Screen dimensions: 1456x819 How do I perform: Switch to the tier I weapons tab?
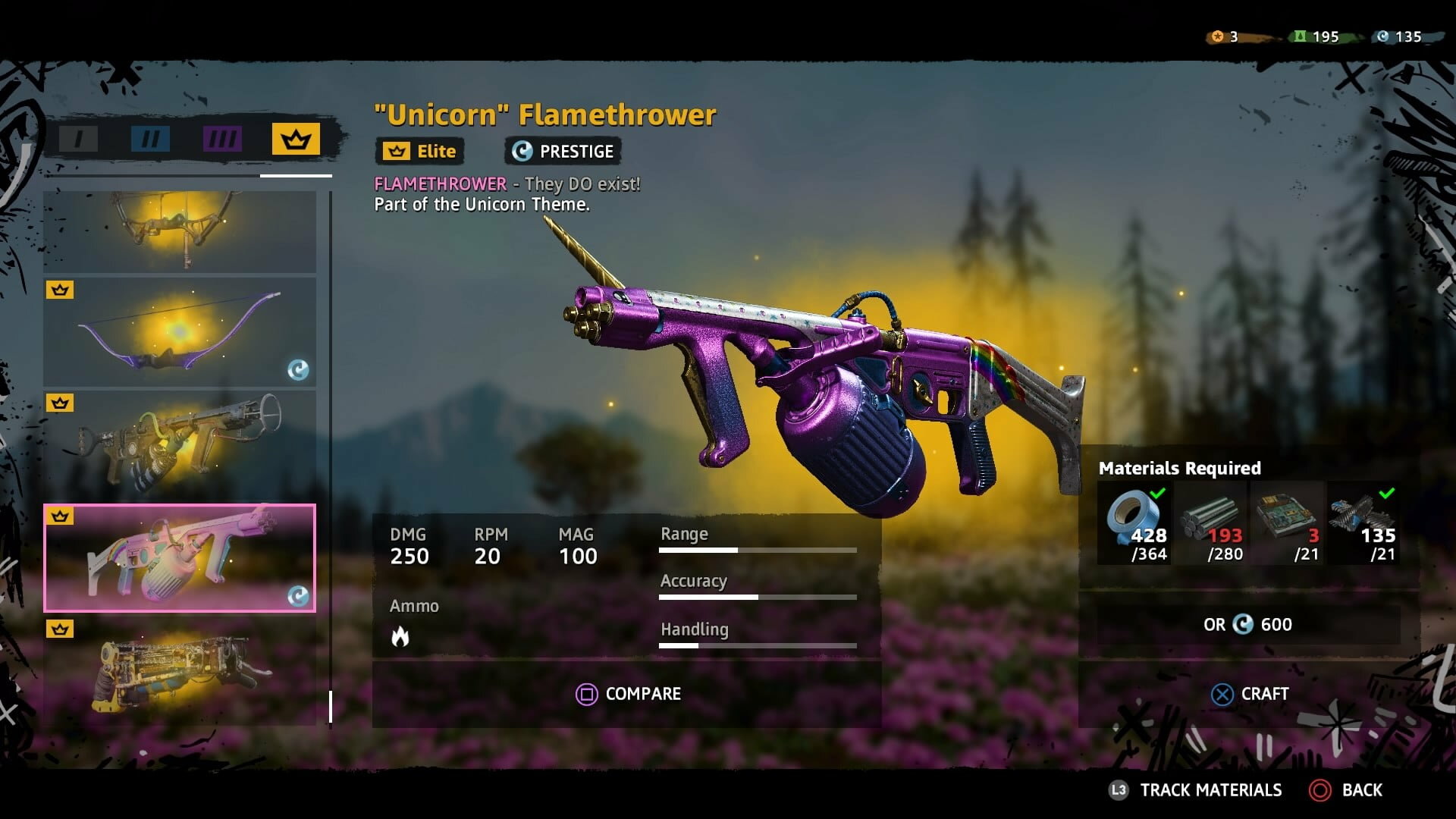pos(78,139)
